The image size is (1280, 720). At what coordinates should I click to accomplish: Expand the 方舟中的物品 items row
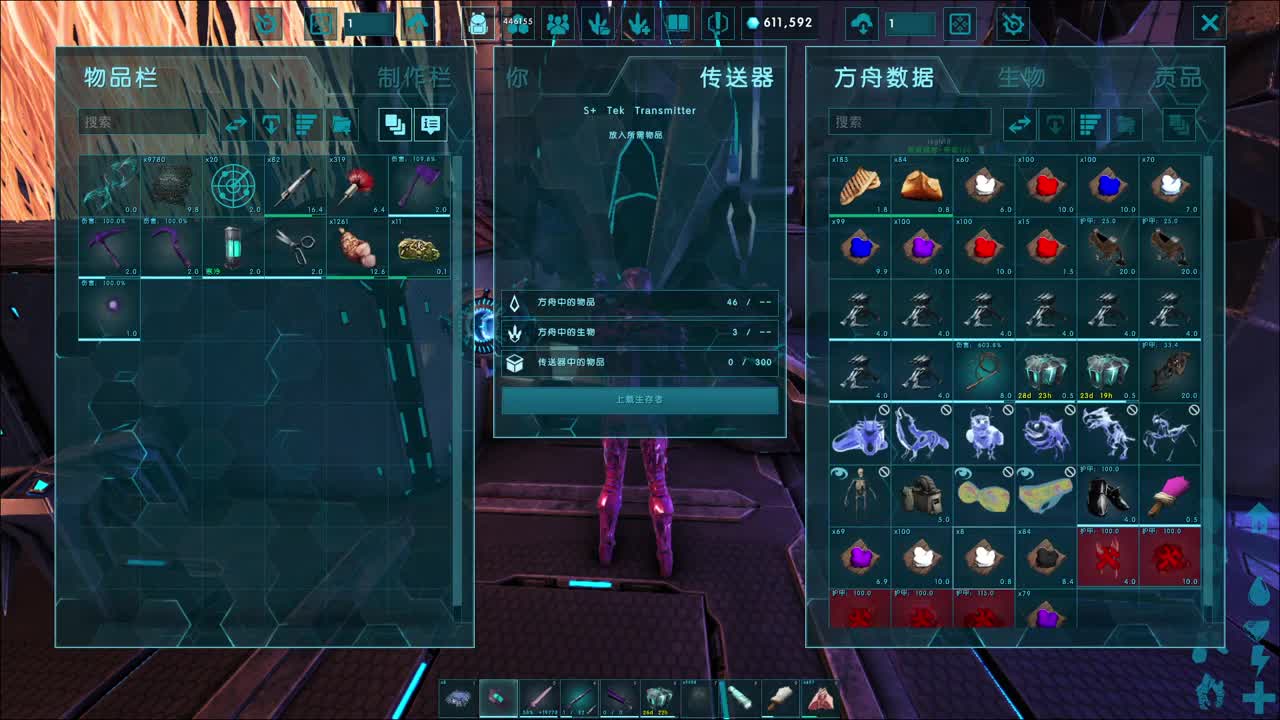(x=640, y=302)
